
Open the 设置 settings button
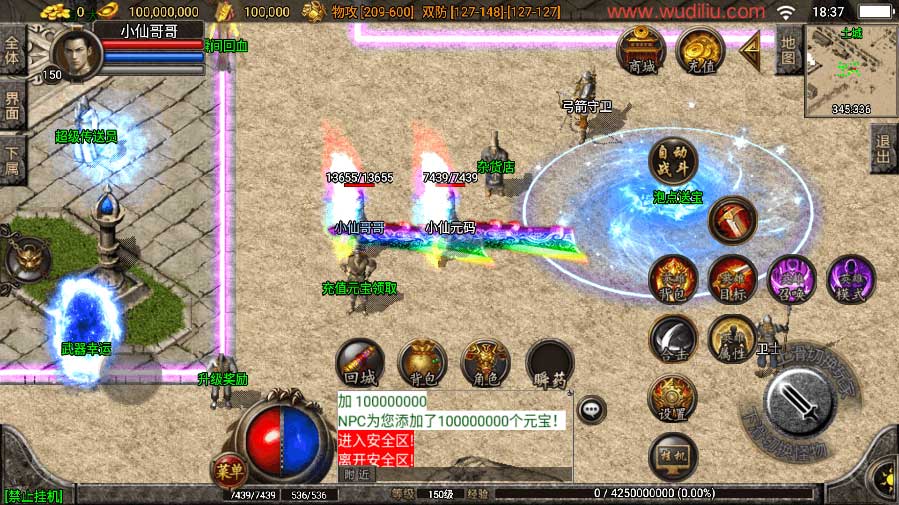click(672, 398)
